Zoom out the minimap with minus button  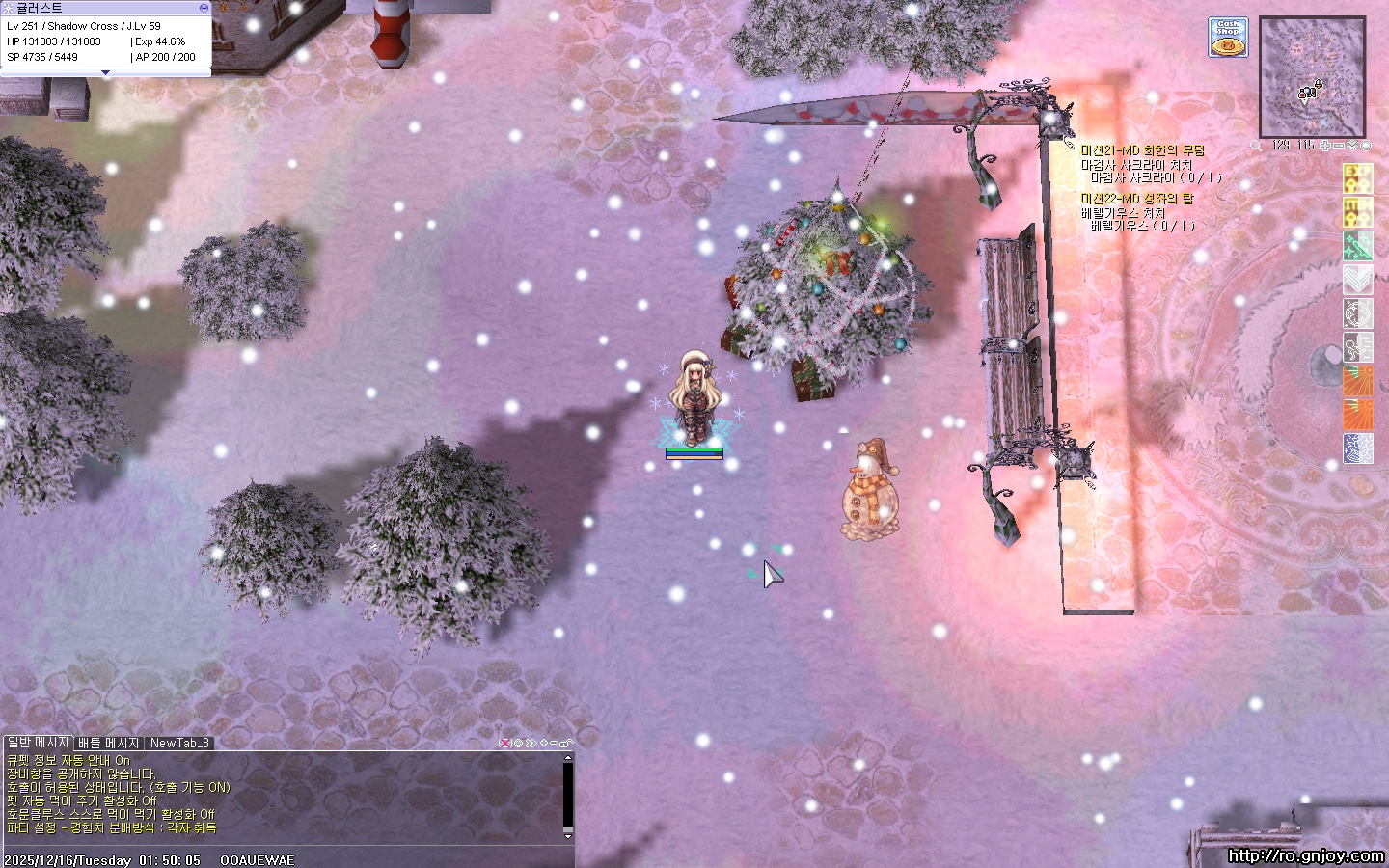click(1339, 146)
